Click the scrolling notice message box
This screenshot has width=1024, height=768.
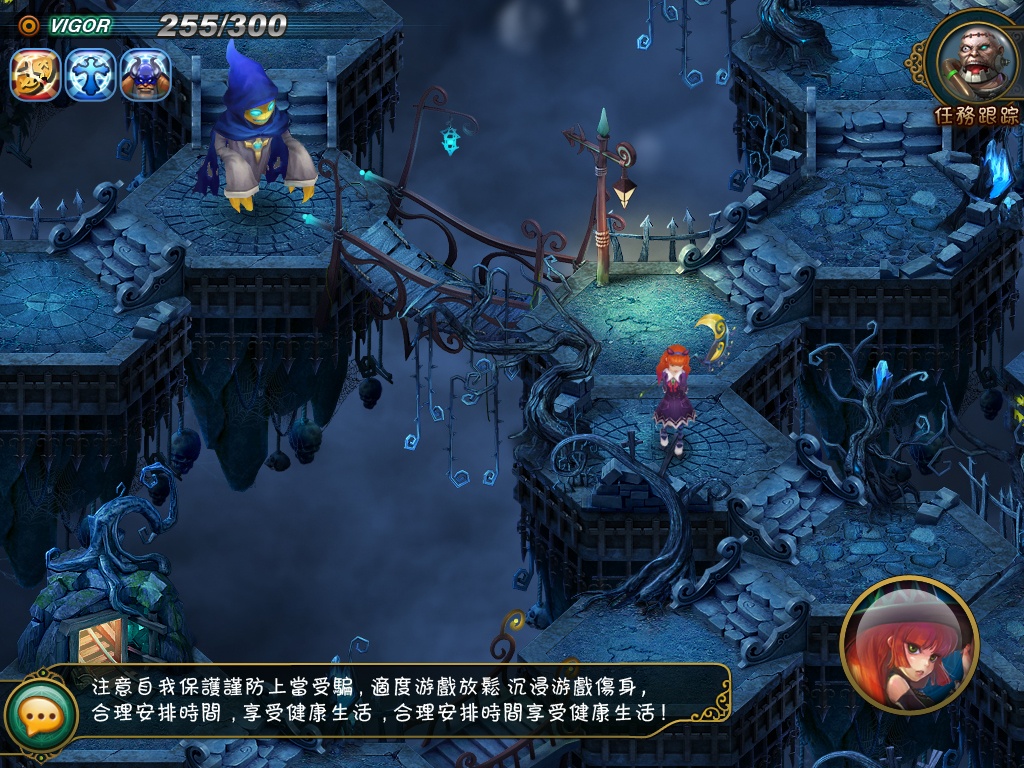(390, 701)
